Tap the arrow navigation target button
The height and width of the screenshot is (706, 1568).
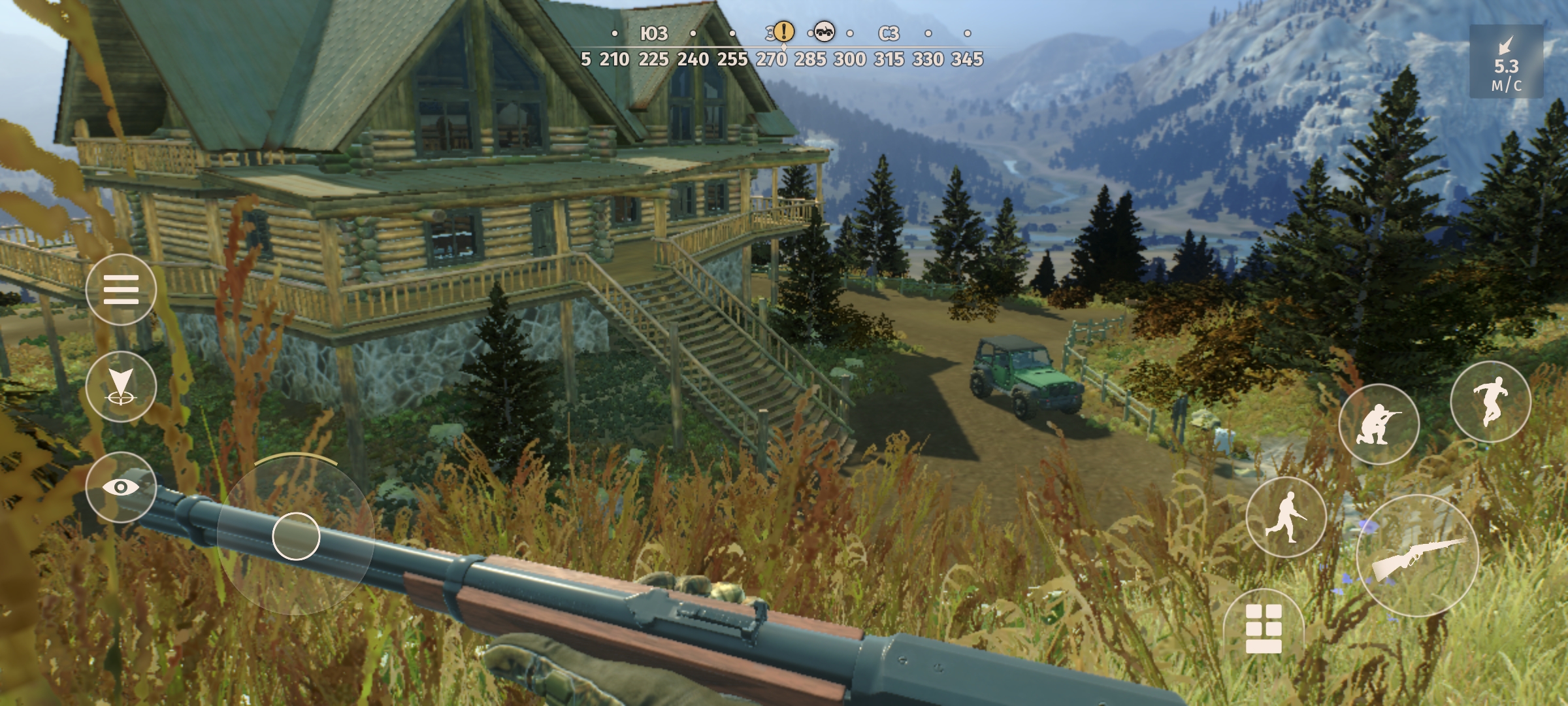pyautogui.click(x=121, y=386)
